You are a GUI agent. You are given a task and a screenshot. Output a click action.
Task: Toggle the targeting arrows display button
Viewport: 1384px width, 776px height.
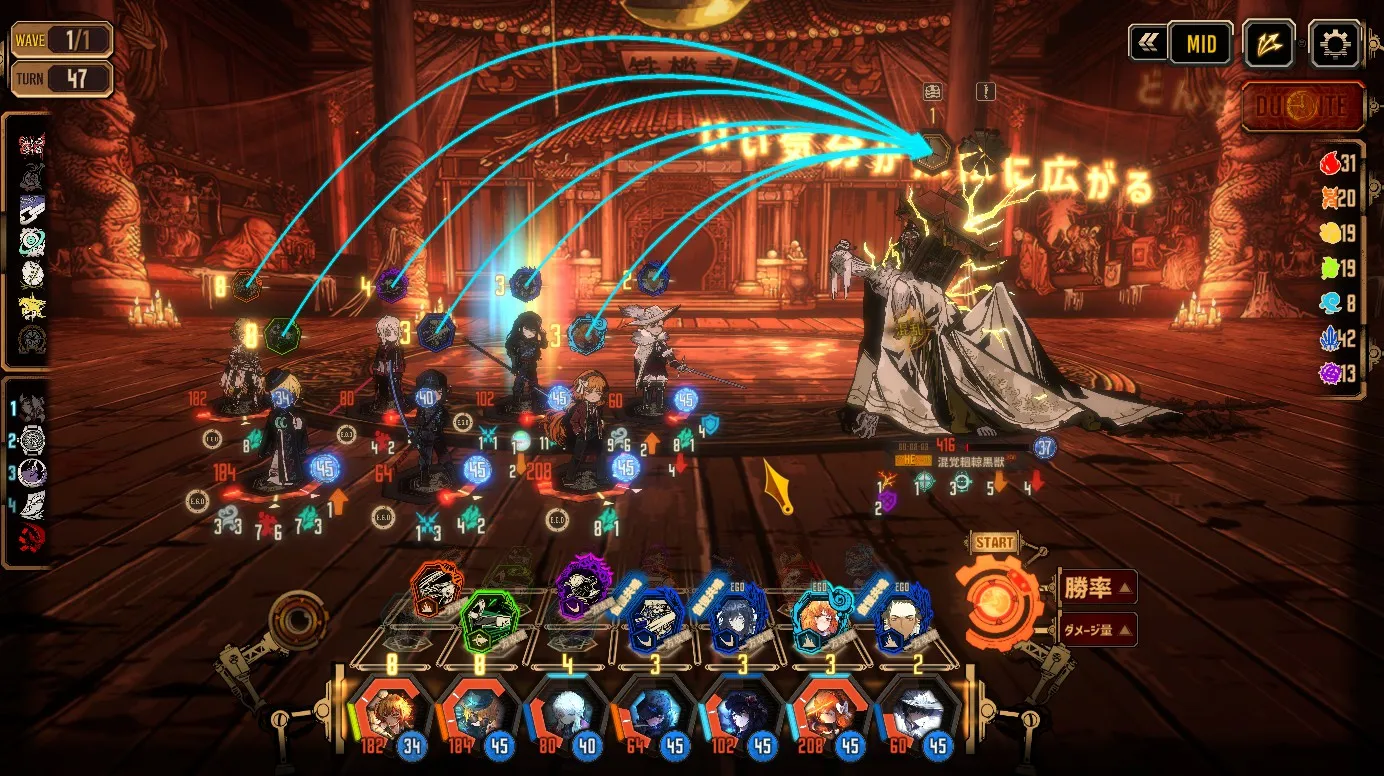(x=1269, y=44)
